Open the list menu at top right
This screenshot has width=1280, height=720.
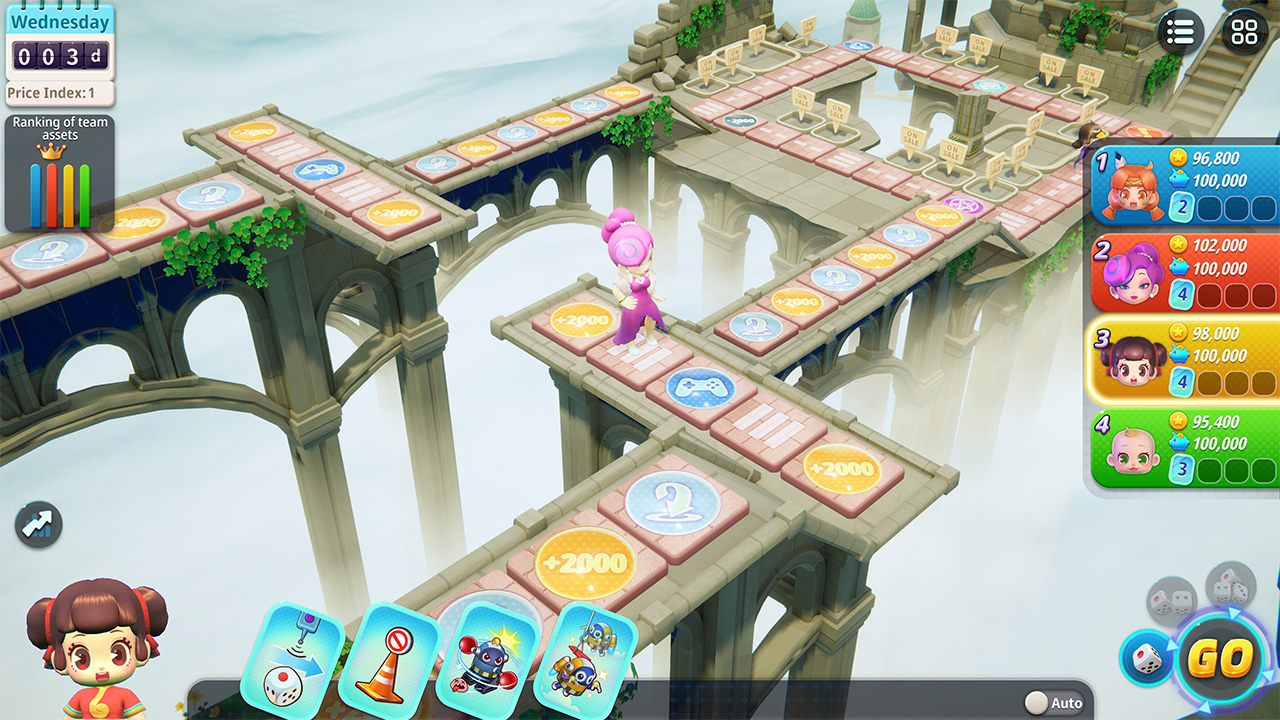[x=1179, y=32]
